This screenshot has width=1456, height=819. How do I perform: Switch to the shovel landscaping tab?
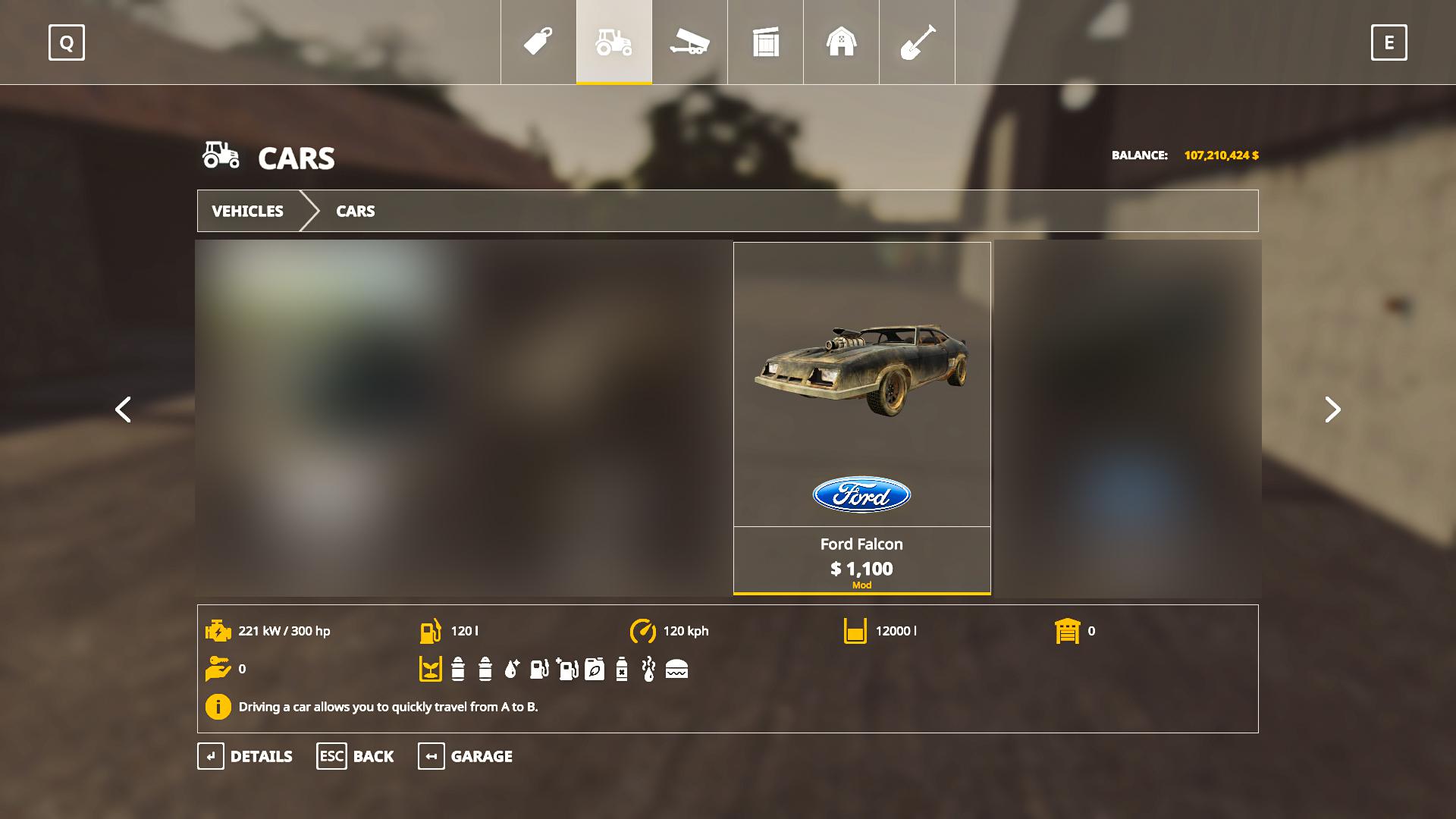(x=917, y=42)
